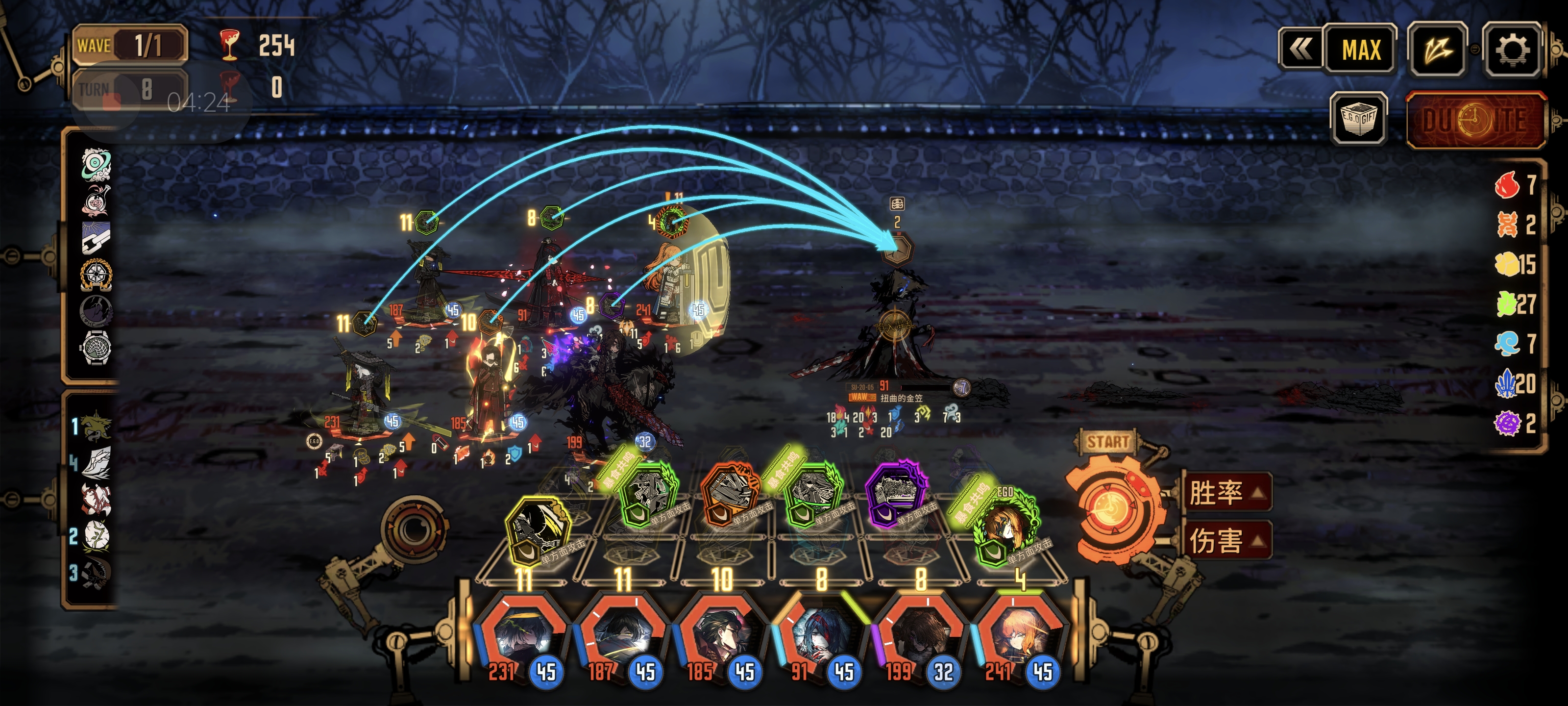The image size is (1568, 706).
Task: Open the settings gear menu
Action: (x=1511, y=50)
